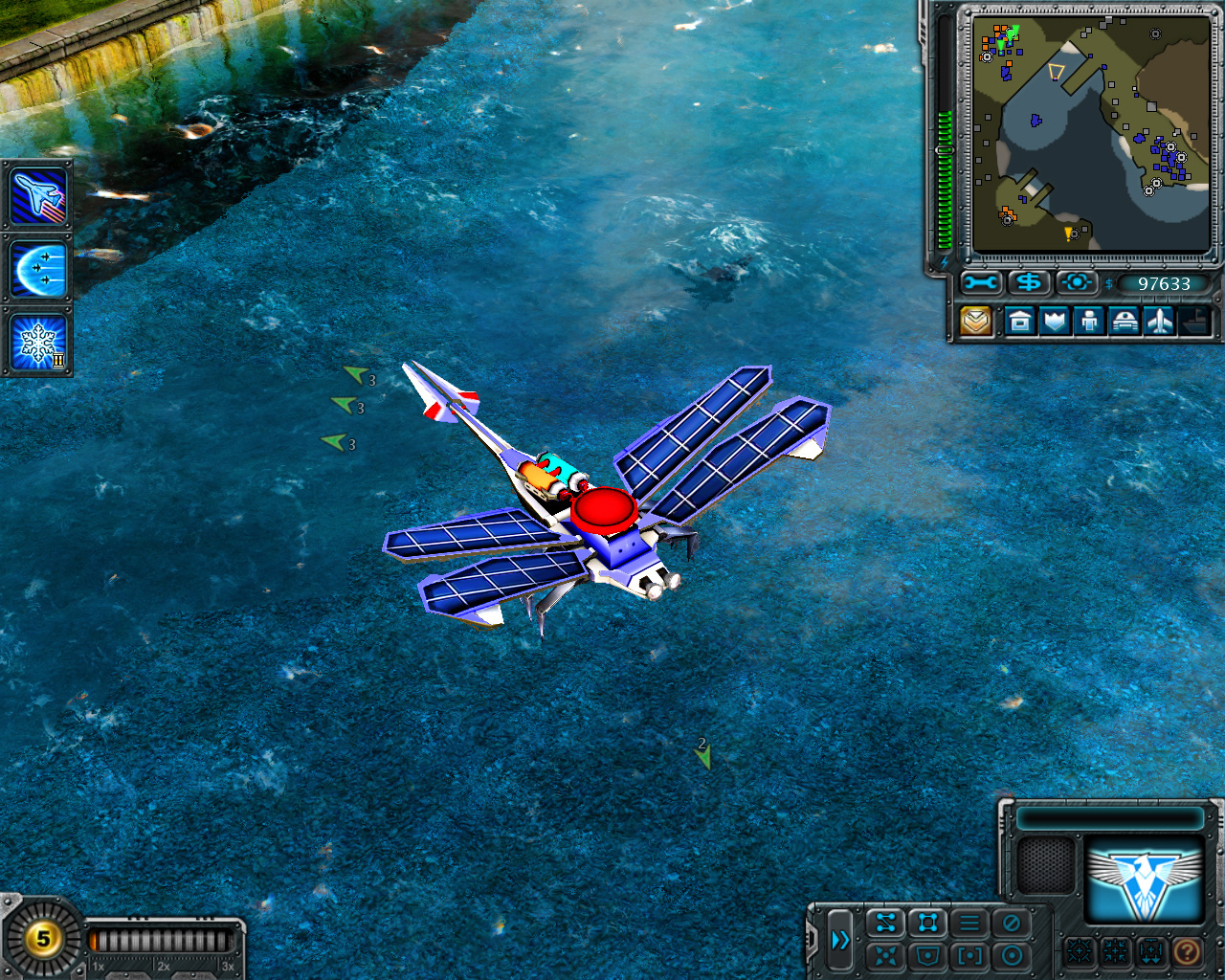Switch to the defenses production tab
Image resolution: width=1225 pixels, height=980 pixels.
click(1055, 322)
